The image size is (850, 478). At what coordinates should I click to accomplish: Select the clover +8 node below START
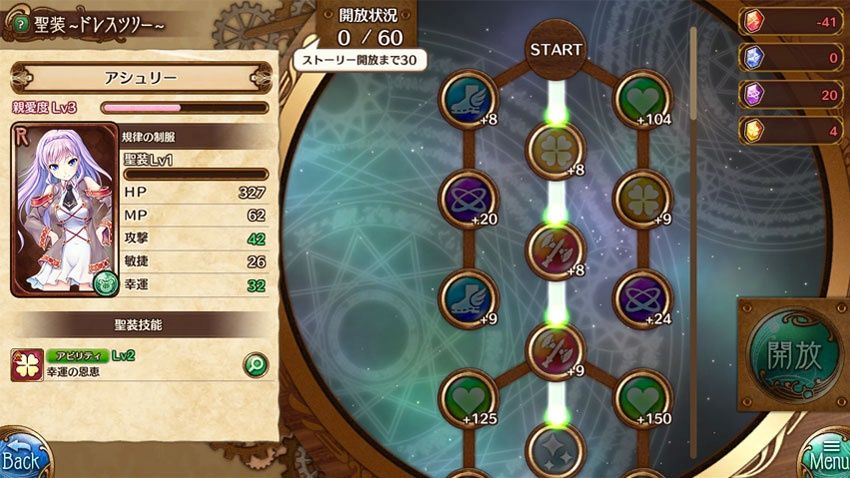click(555, 148)
